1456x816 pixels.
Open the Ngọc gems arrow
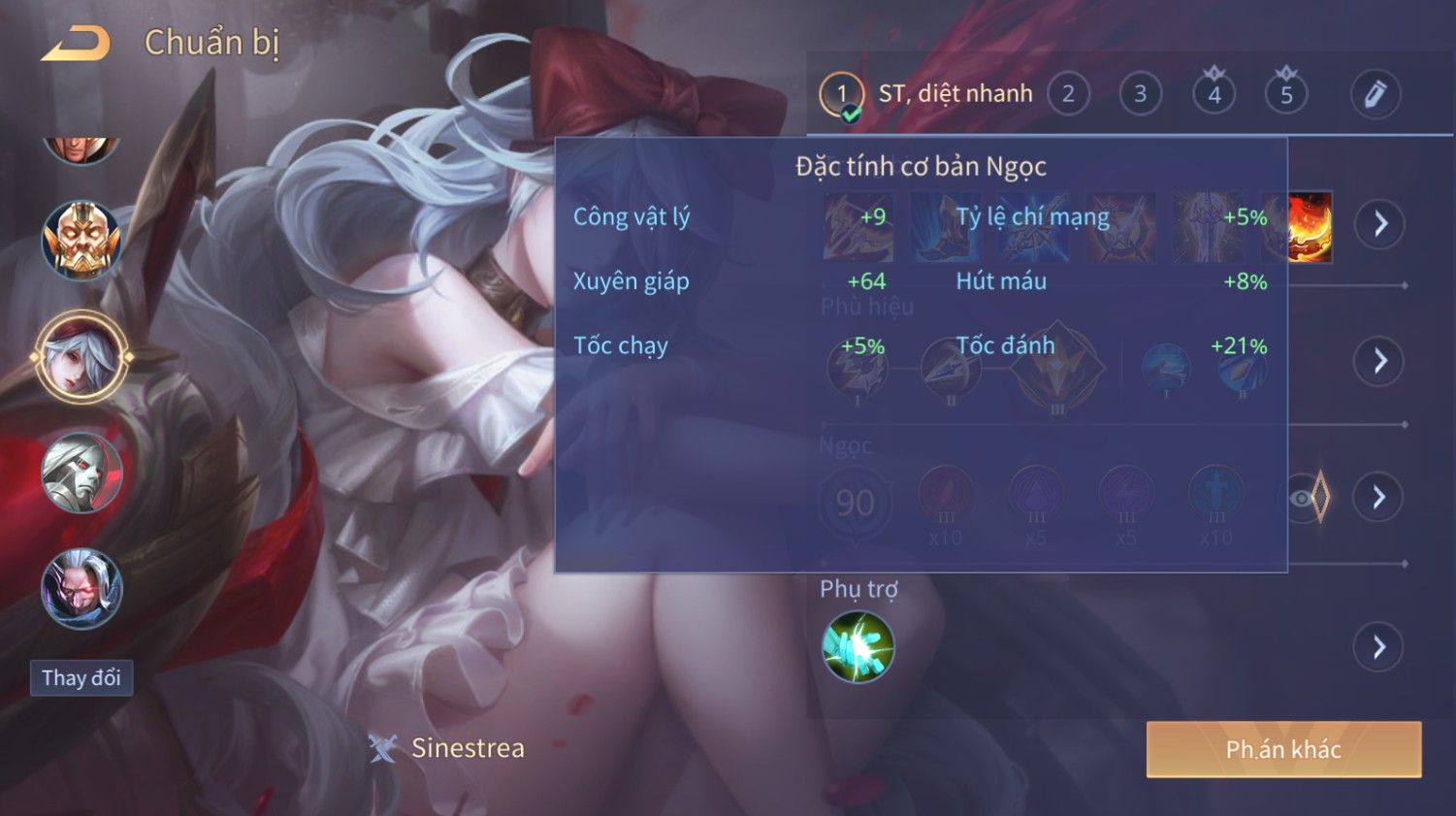tap(1379, 498)
